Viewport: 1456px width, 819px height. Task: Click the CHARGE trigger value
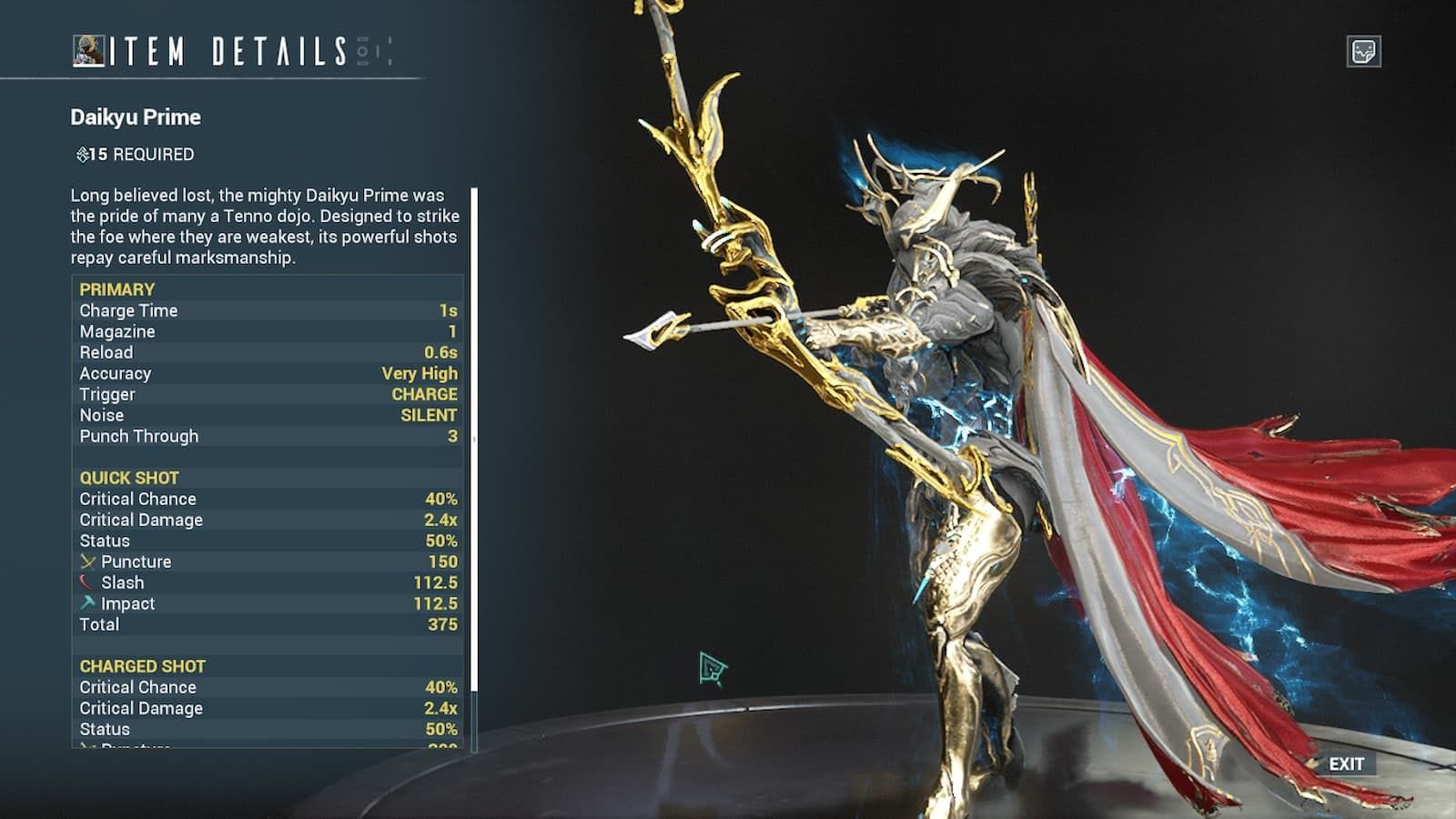[x=424, y=394]
